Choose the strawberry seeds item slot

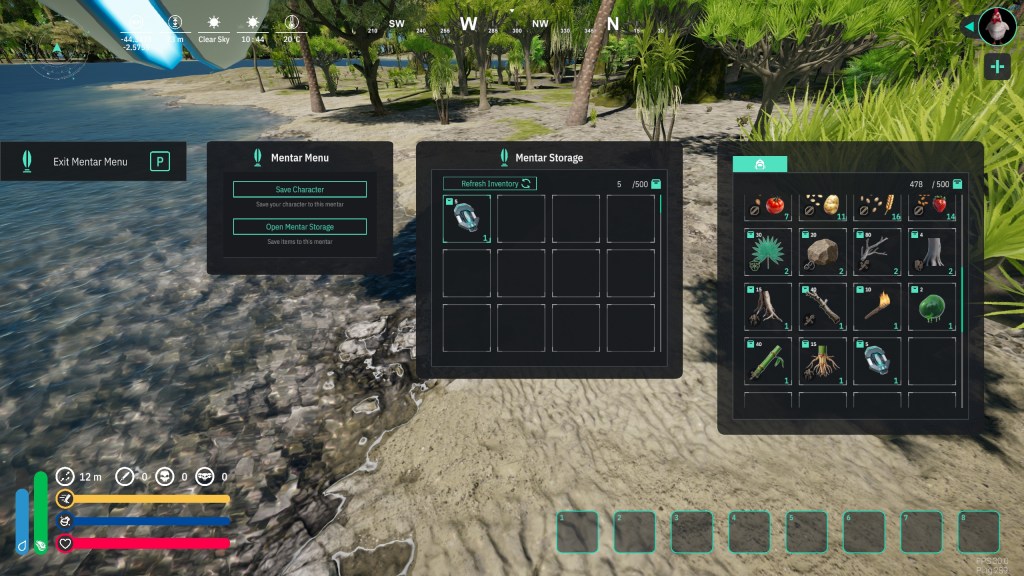click(930, 206)
